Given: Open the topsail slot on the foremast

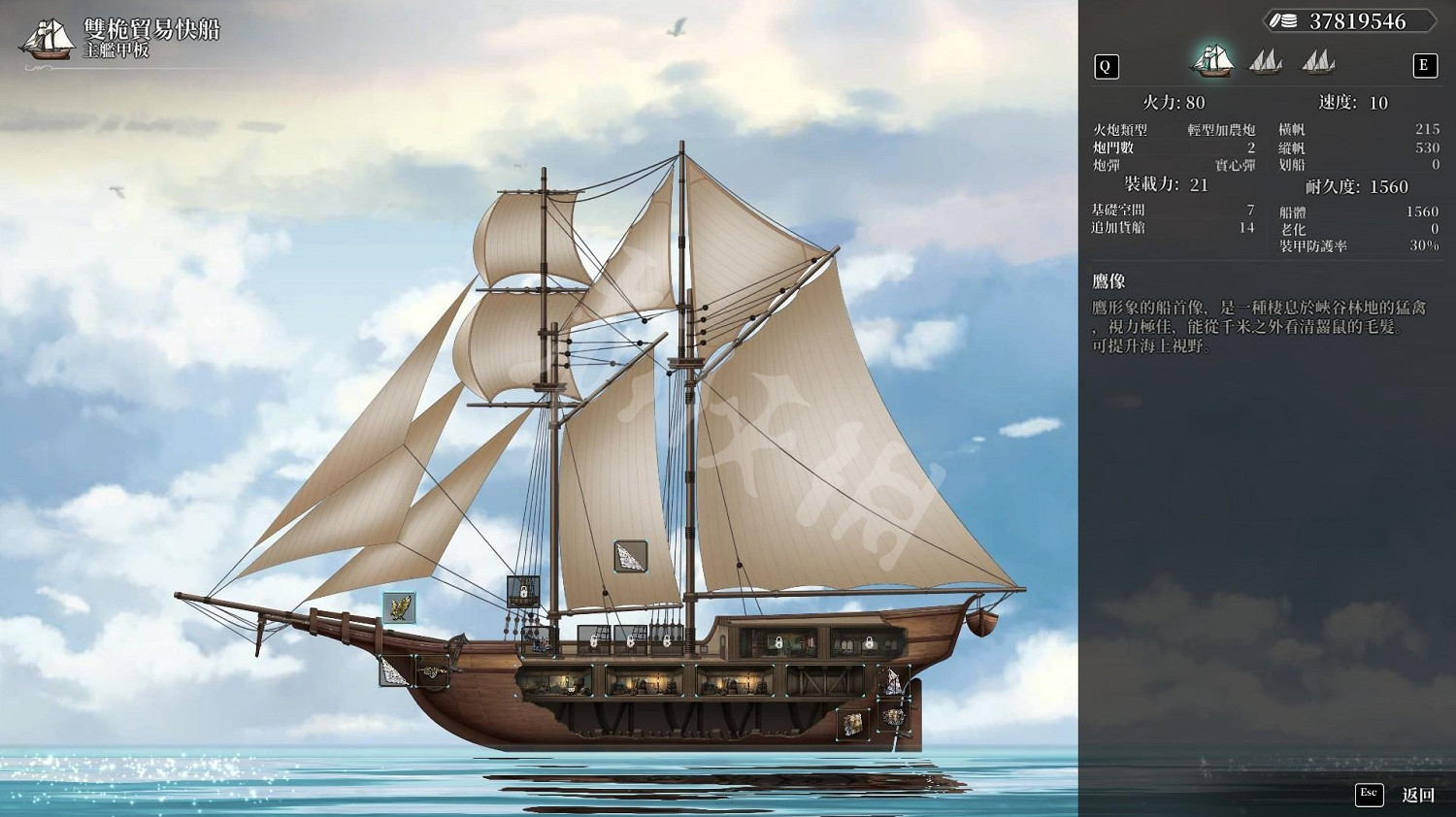Looking at the screenshot, I should [630, 559].
